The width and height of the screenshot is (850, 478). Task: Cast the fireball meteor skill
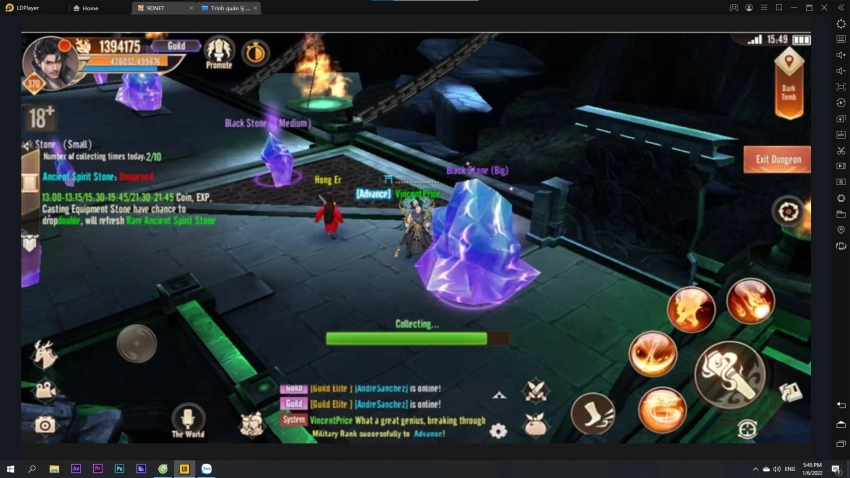[749, 299]
